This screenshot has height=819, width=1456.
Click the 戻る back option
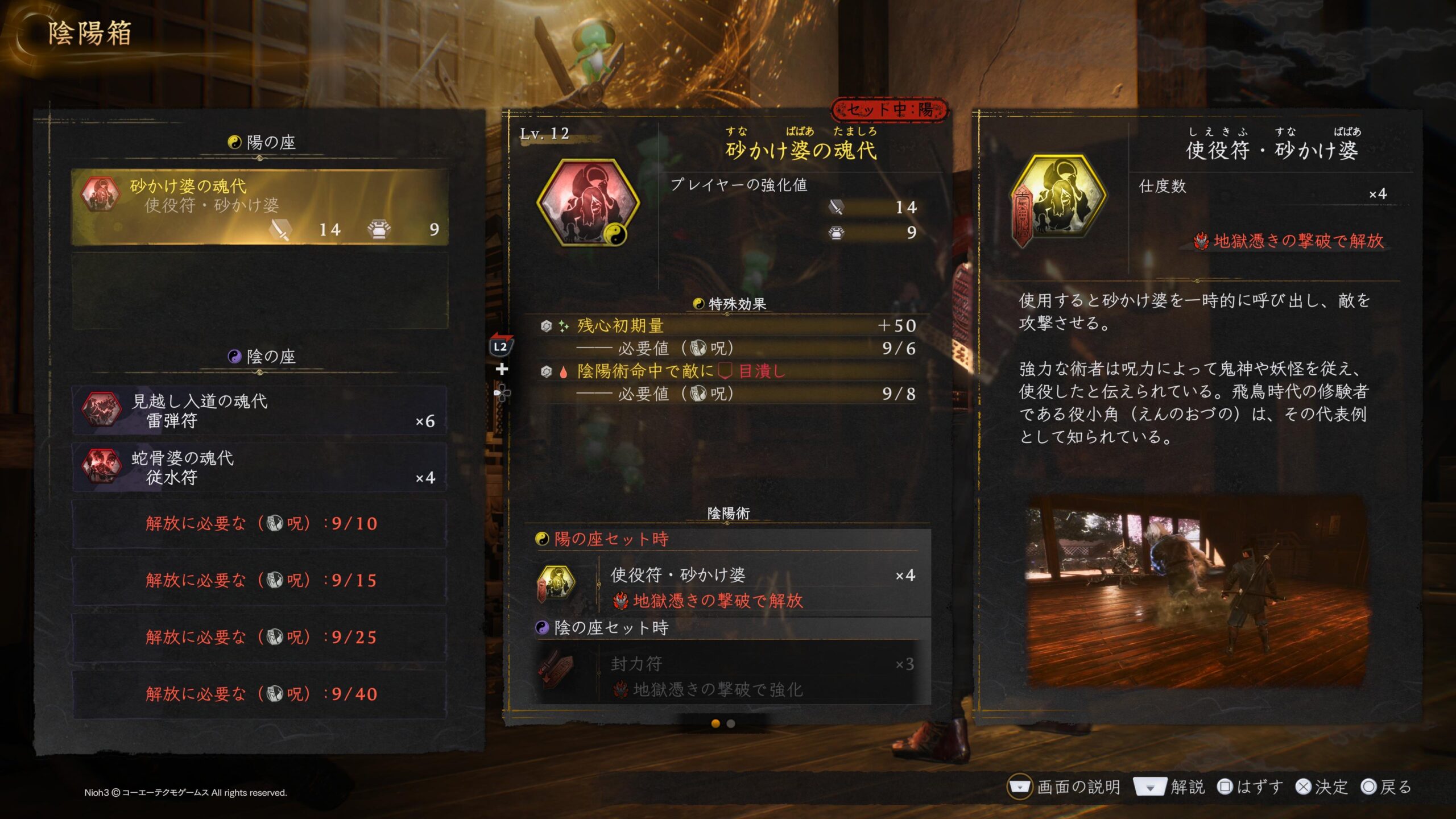point(1387,787)
